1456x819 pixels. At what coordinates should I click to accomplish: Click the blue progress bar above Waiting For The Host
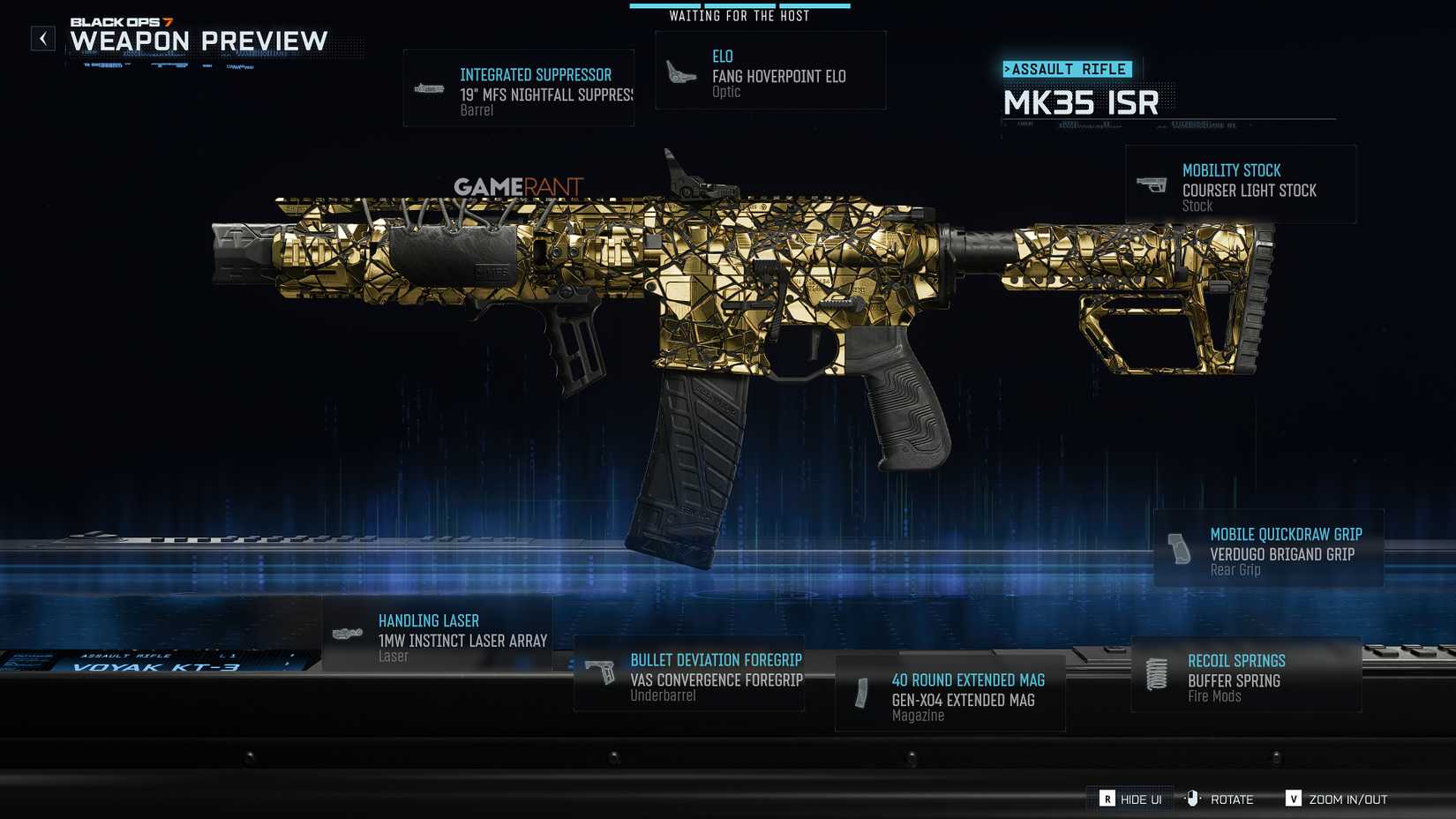tap(738, 4)
